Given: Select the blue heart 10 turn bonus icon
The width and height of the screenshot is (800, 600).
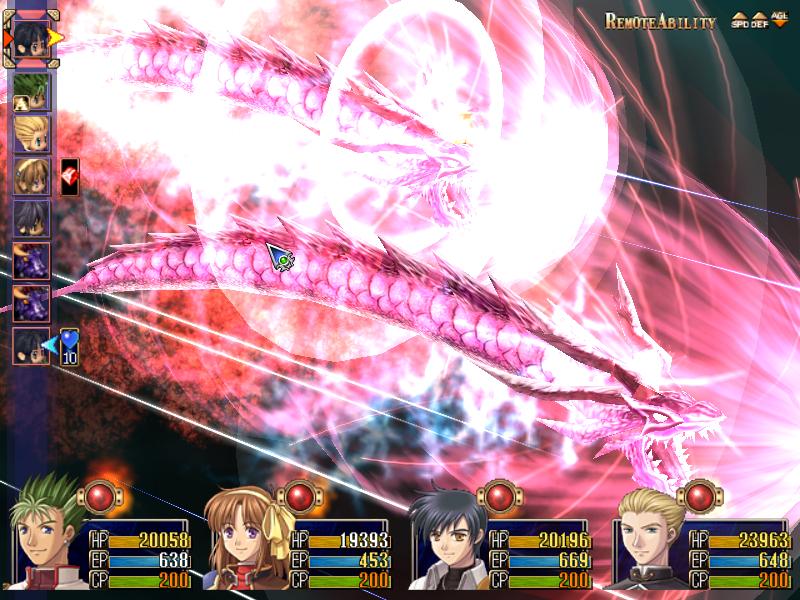Looking at the screenshot, I should click(x=69, y=346).
